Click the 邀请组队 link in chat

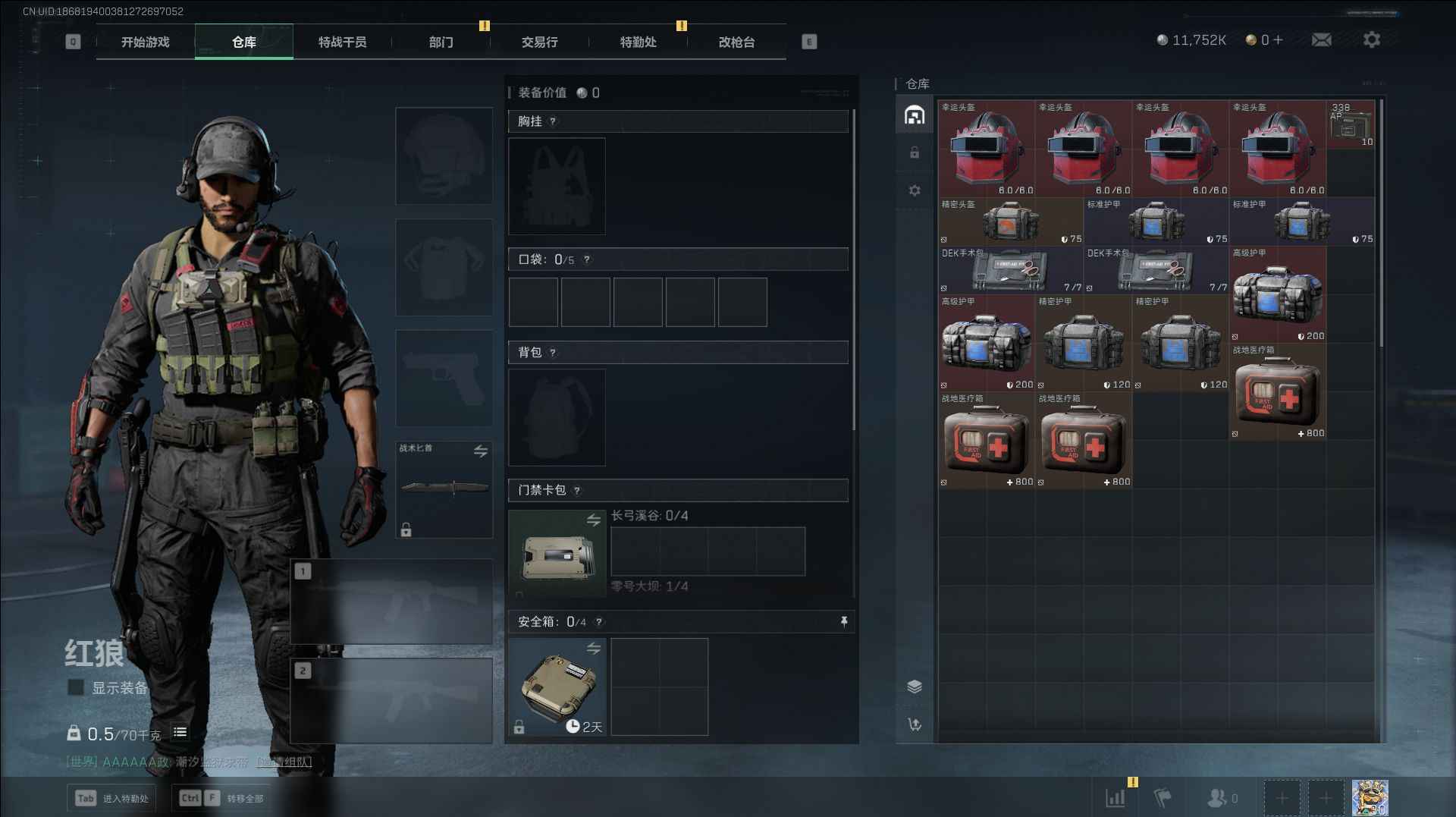pos(284,762)
